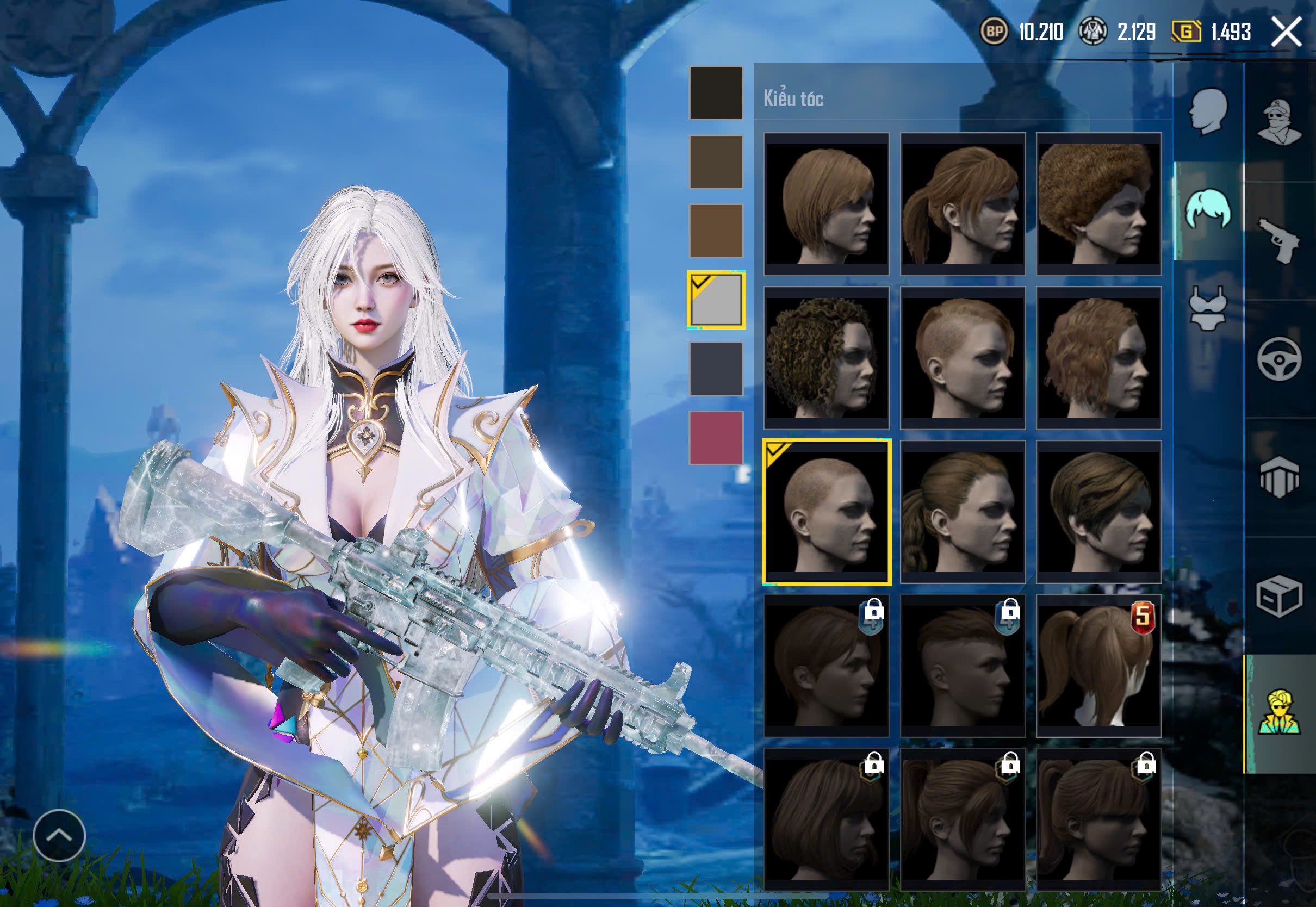Pick the silver gray hair color

click(x=716, y=300)
